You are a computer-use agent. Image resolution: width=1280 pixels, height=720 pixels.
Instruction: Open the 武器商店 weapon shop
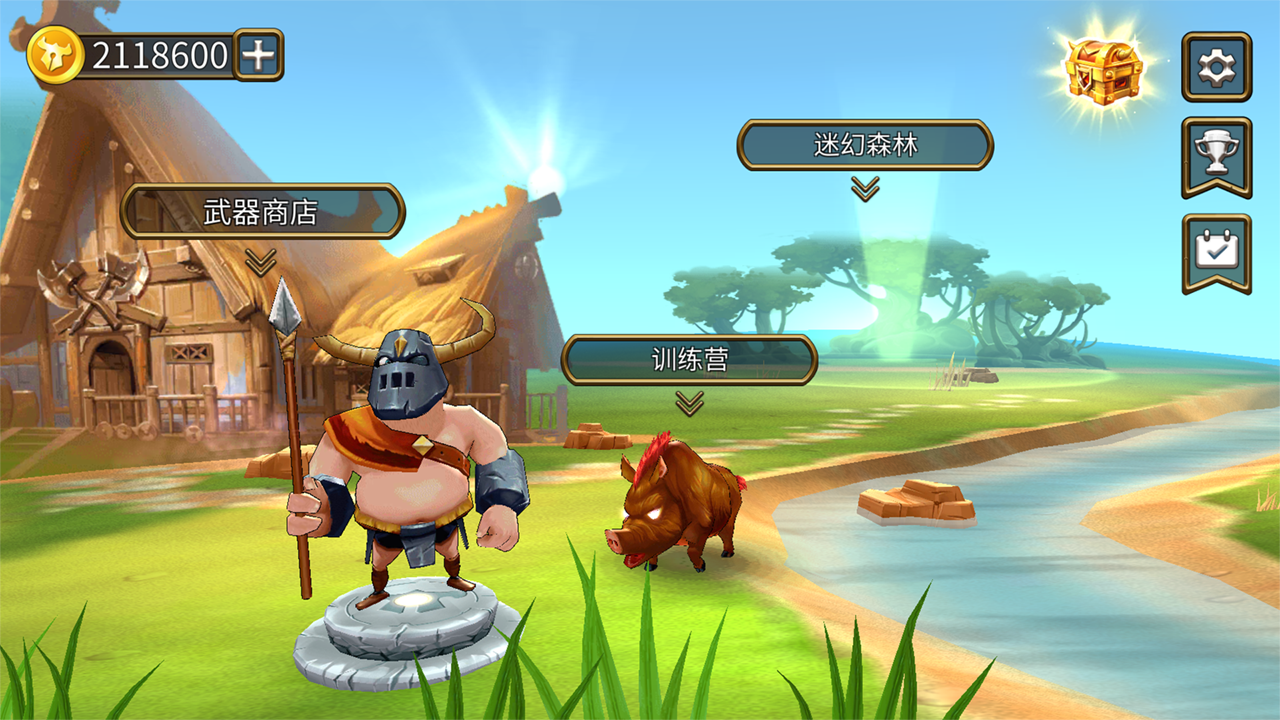(x=262, y=212)
